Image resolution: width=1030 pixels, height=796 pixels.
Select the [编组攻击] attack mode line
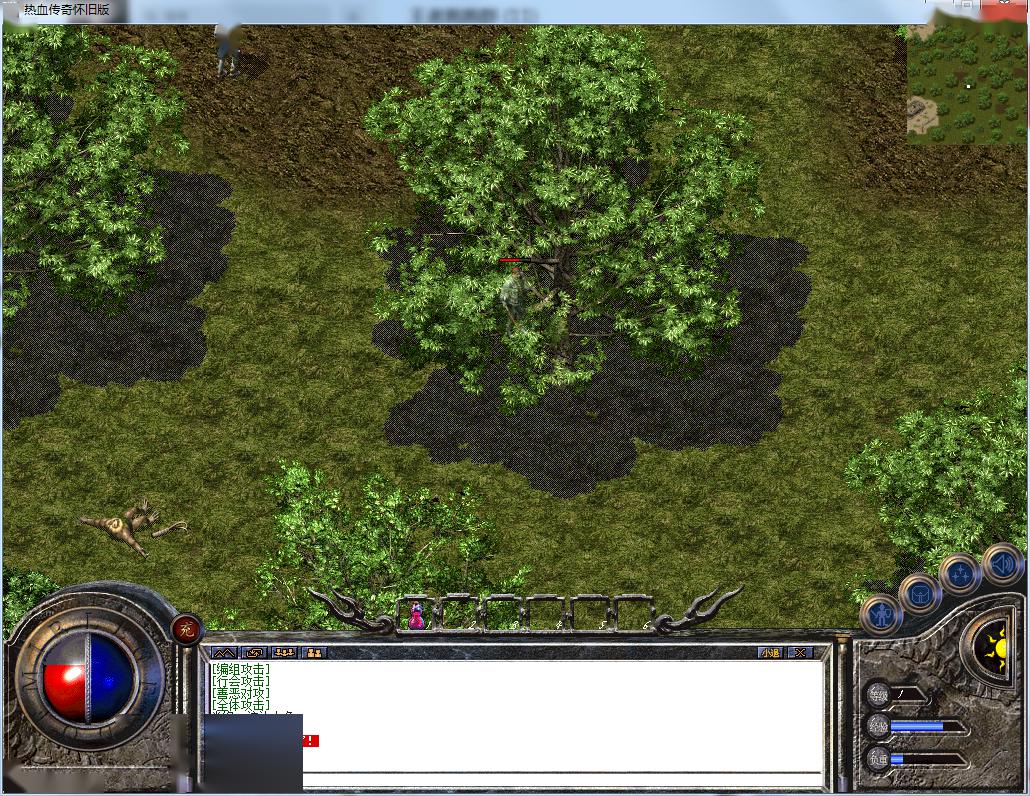(x=240, y=669)
